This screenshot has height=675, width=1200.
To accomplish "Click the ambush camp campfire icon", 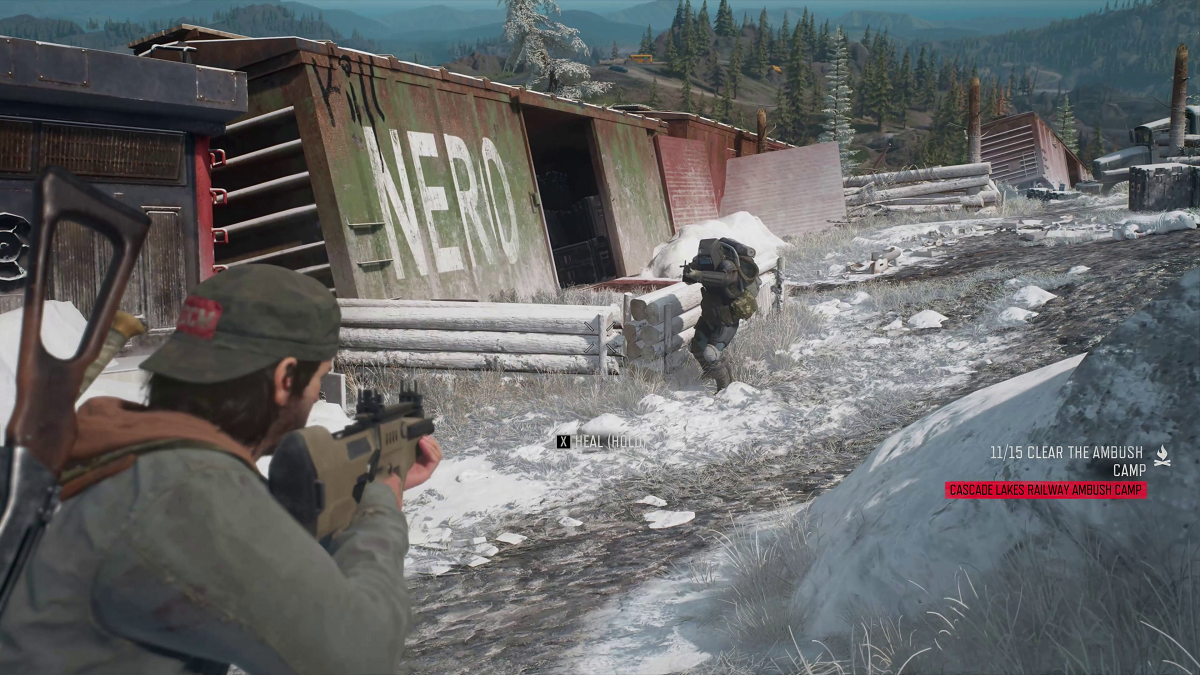I will (x=1162, y=455).
